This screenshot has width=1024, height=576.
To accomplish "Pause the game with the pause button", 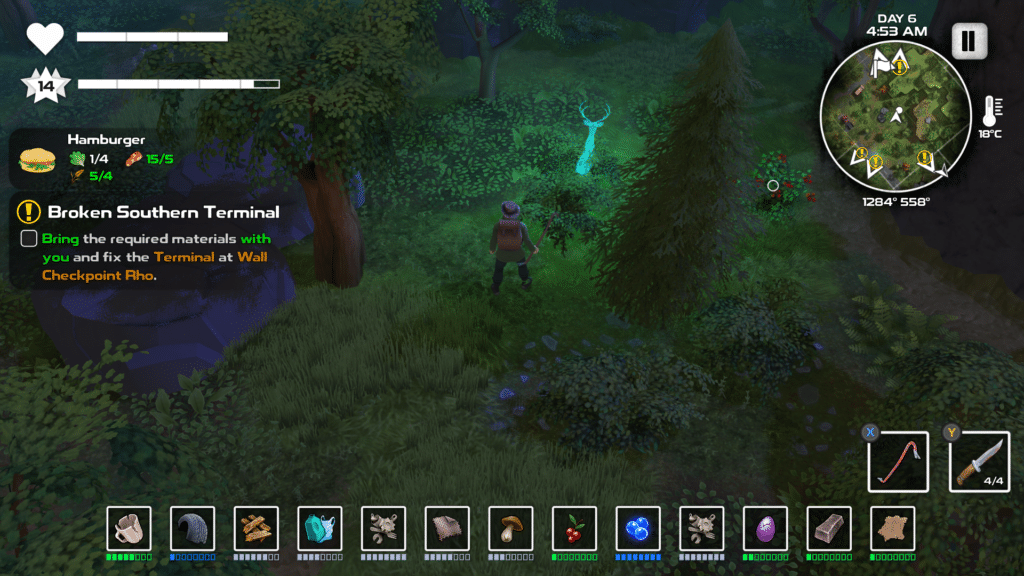I will [969, 42].
